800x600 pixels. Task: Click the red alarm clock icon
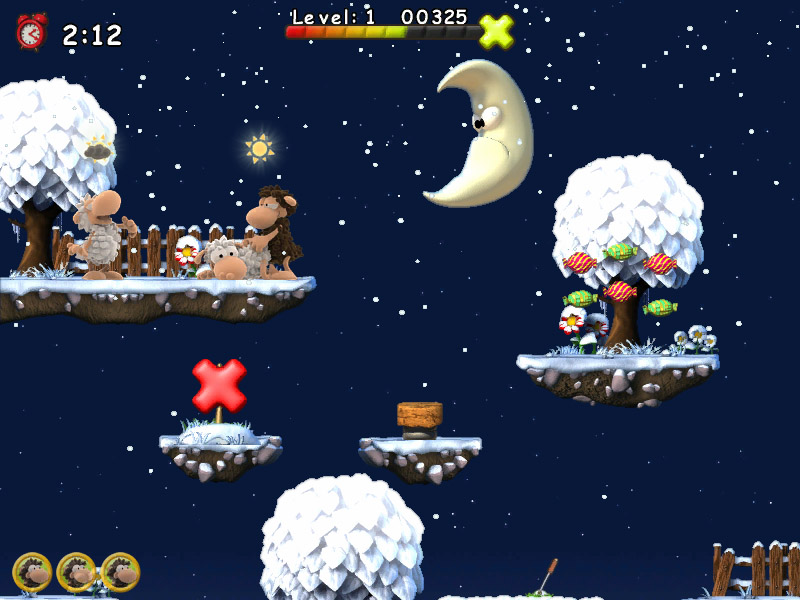(31, 32)
